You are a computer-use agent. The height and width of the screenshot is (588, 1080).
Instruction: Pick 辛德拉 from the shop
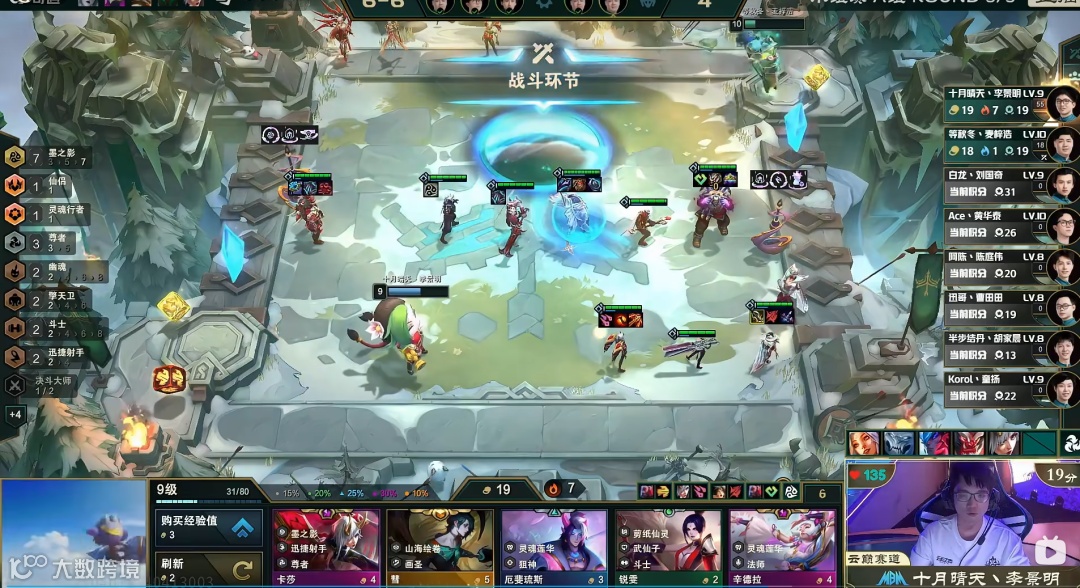coord(782,546)
